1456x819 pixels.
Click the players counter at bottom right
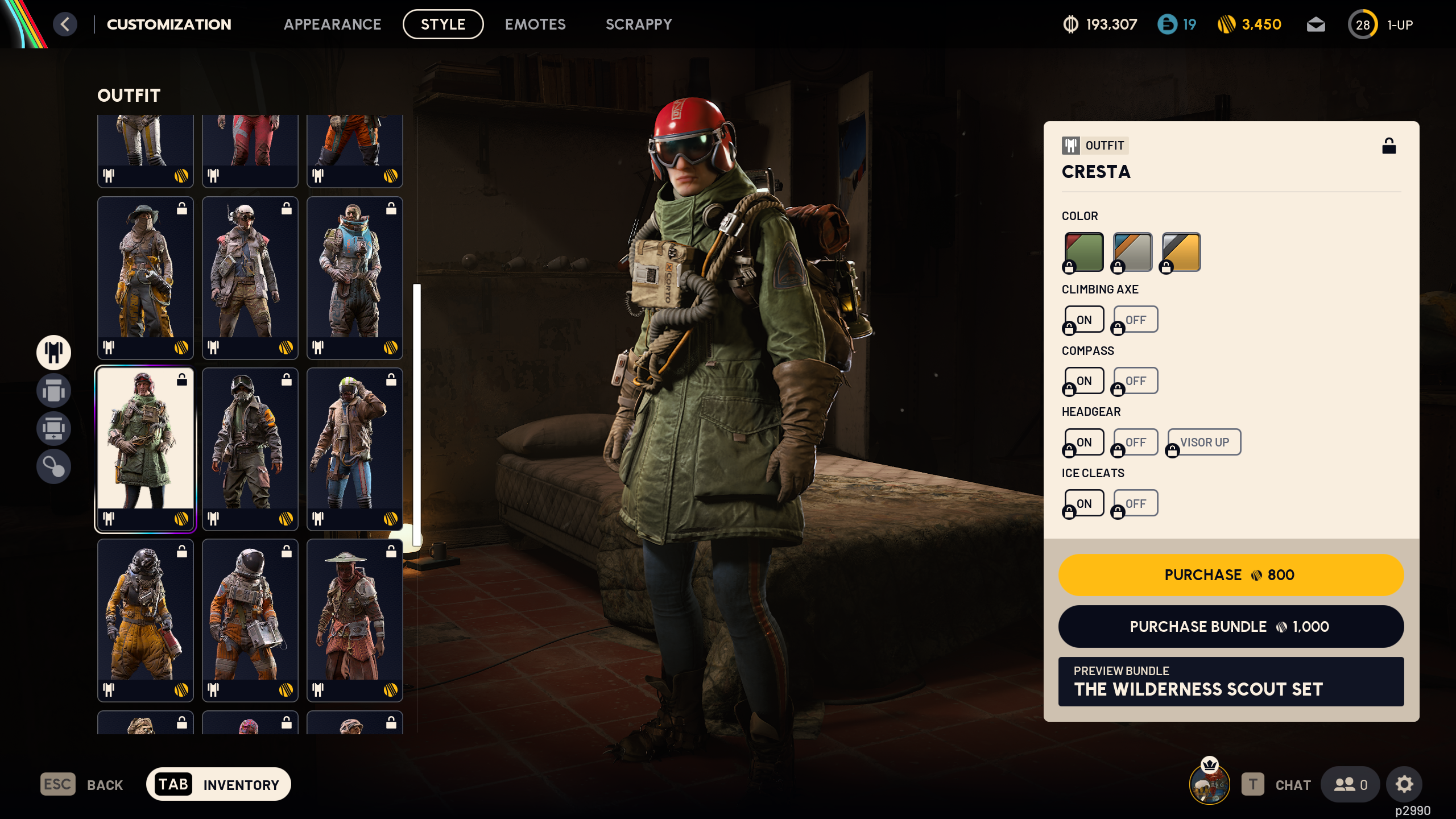click(x=1351, y=784)
